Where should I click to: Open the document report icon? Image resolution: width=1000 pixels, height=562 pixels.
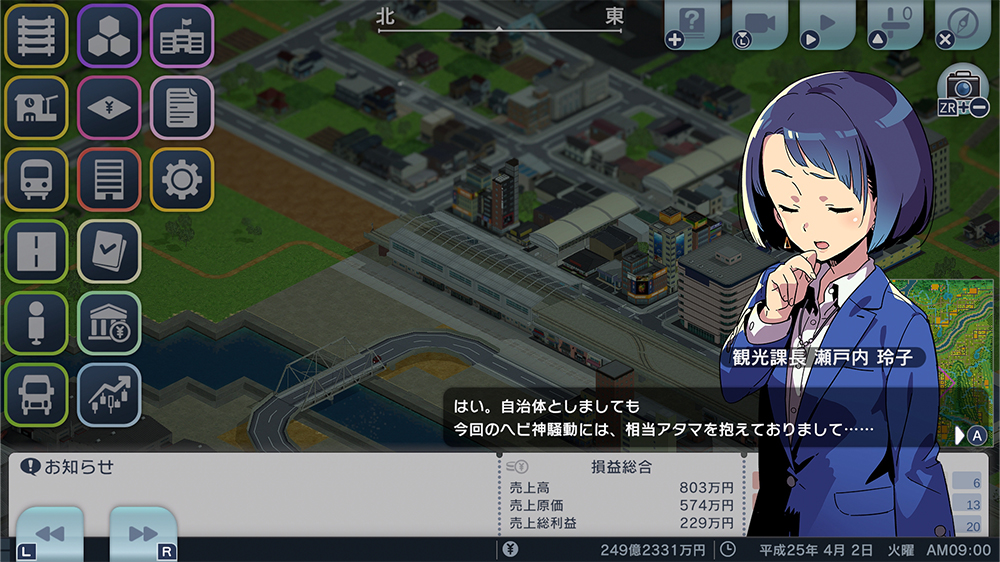(182, 108)
